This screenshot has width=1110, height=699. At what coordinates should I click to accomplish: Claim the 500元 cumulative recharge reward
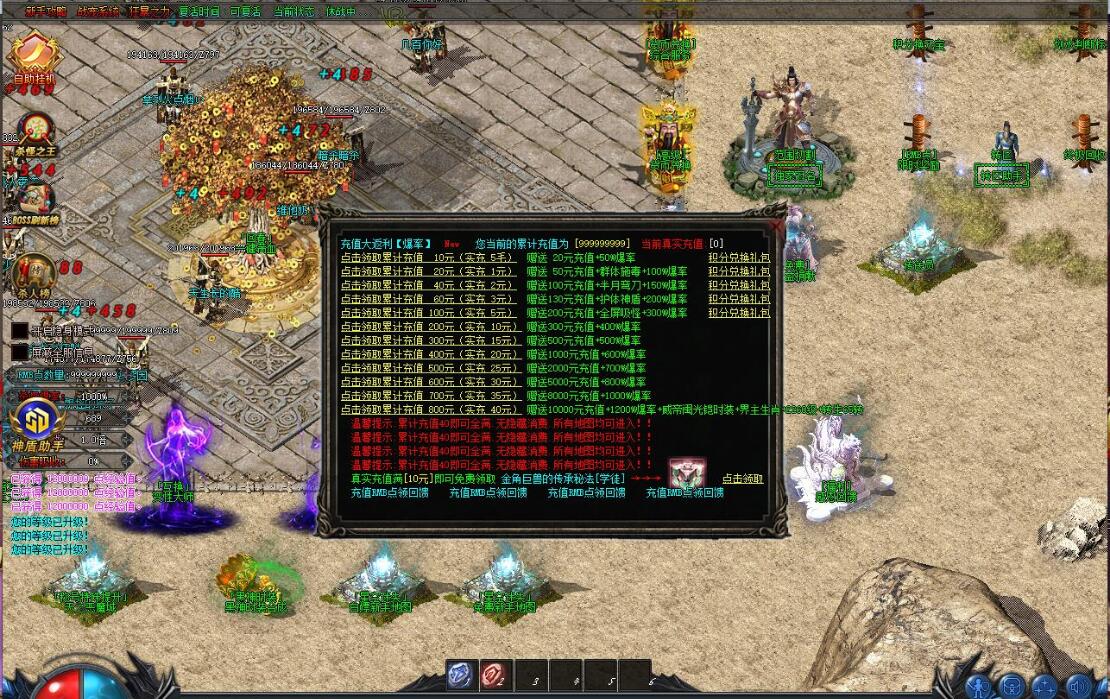427,368
